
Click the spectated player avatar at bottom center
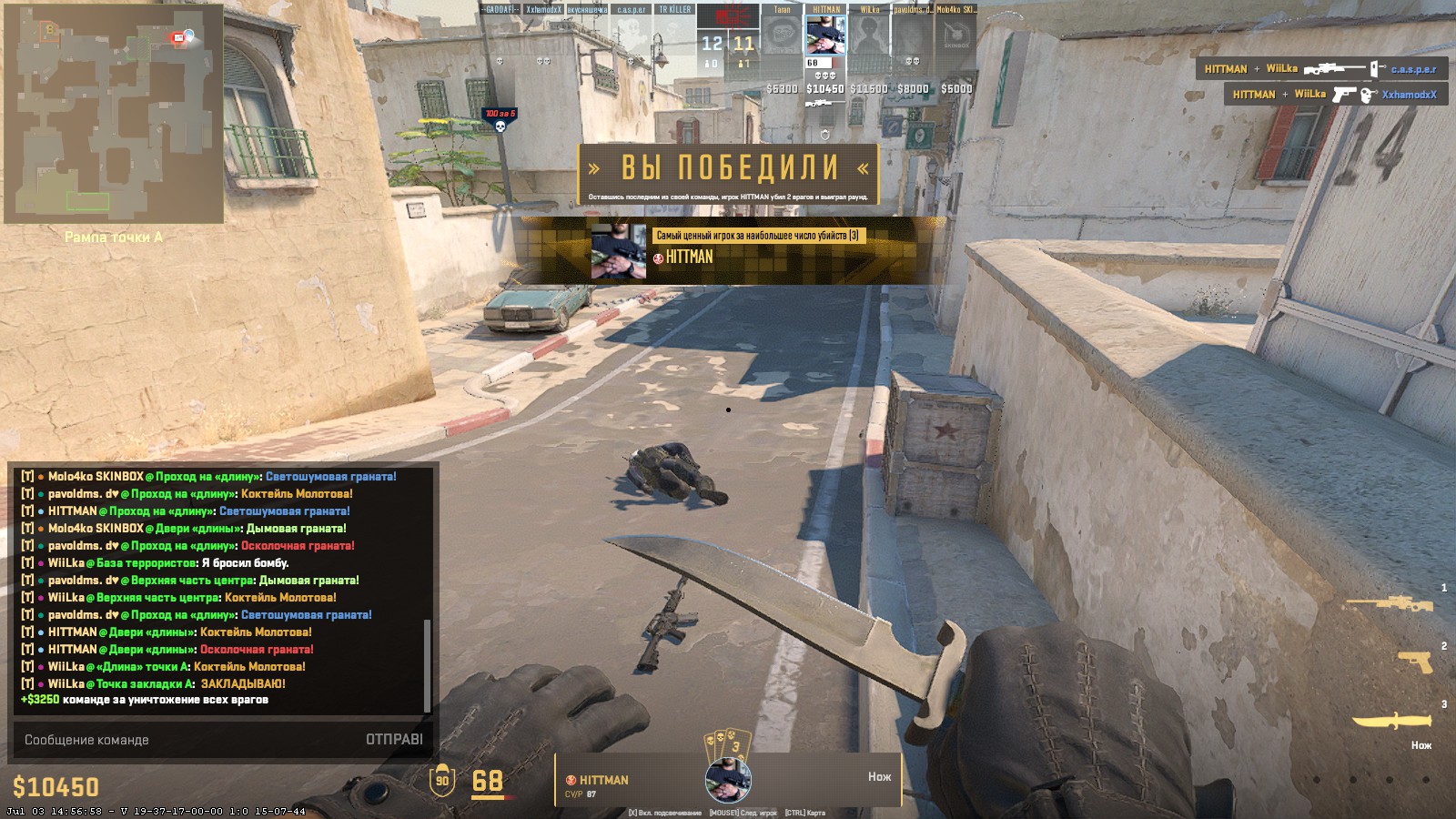tap(728, 779)
